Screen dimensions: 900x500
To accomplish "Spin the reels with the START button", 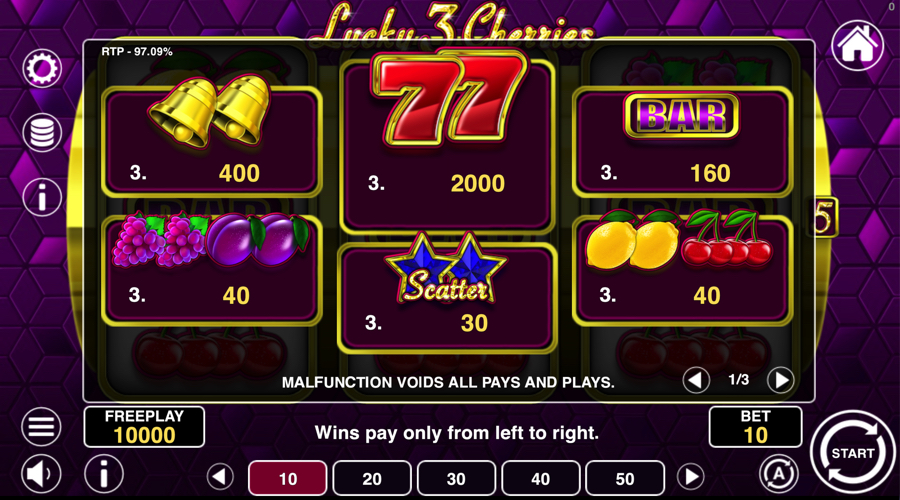I will click(x=852, y=453).
